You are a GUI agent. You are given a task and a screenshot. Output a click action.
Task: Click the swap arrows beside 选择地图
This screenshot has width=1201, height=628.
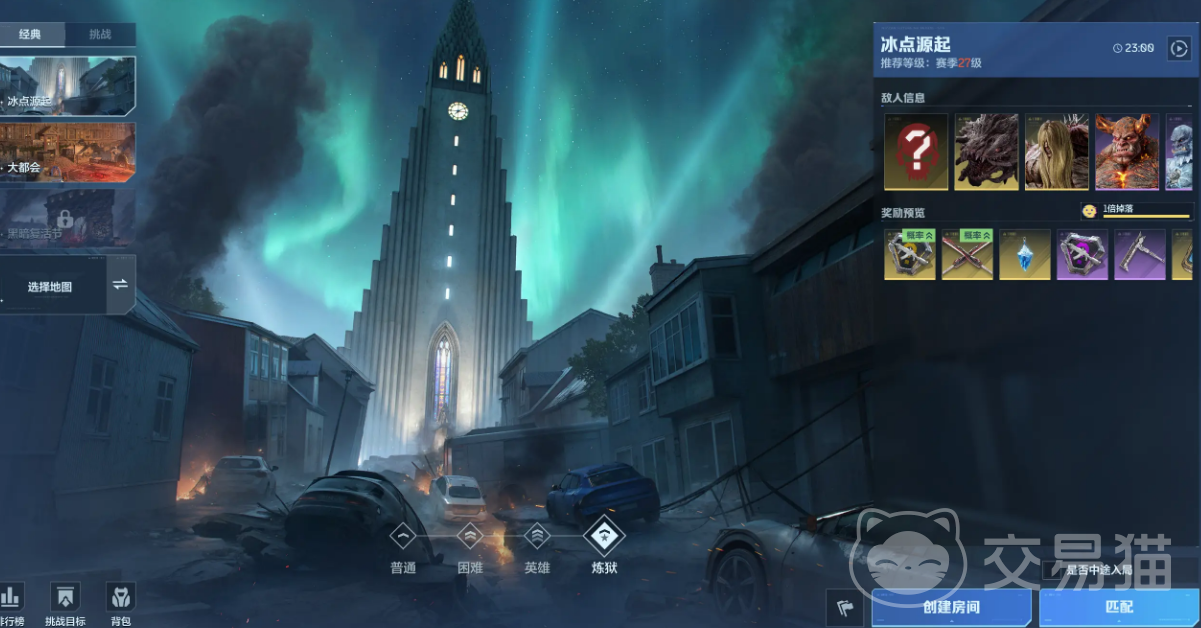click(x=121, y=285)
